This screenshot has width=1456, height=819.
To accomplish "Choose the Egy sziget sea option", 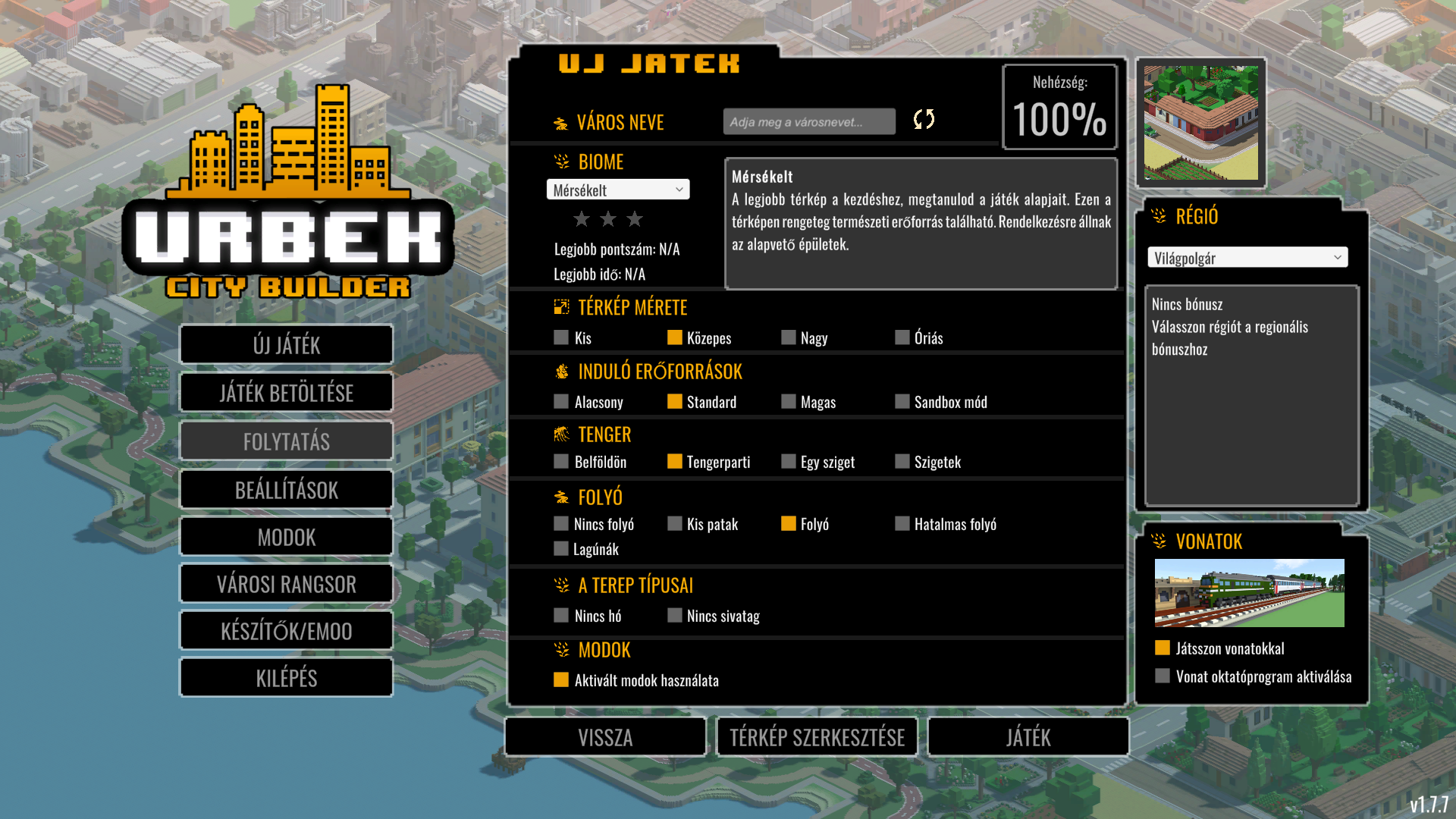I will tap(789, 462).
